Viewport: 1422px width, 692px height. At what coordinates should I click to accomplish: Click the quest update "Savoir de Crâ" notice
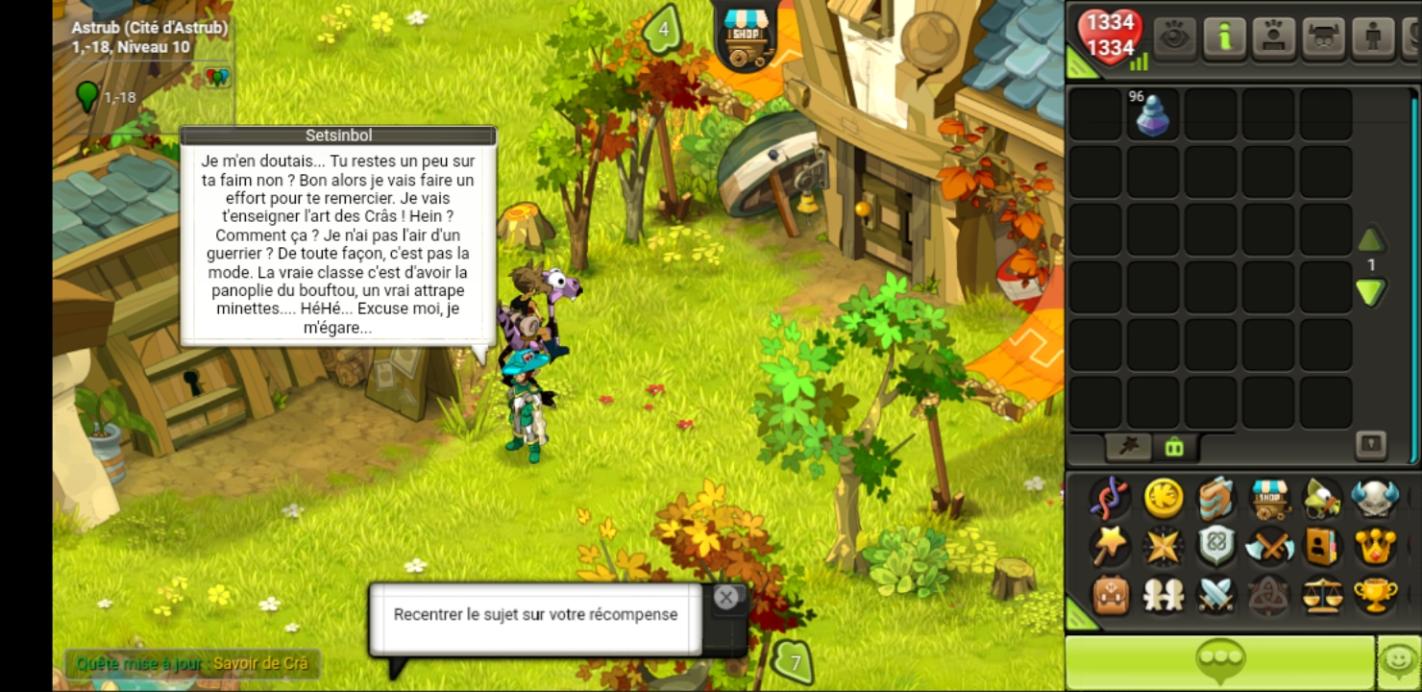(x=192, y=663)
